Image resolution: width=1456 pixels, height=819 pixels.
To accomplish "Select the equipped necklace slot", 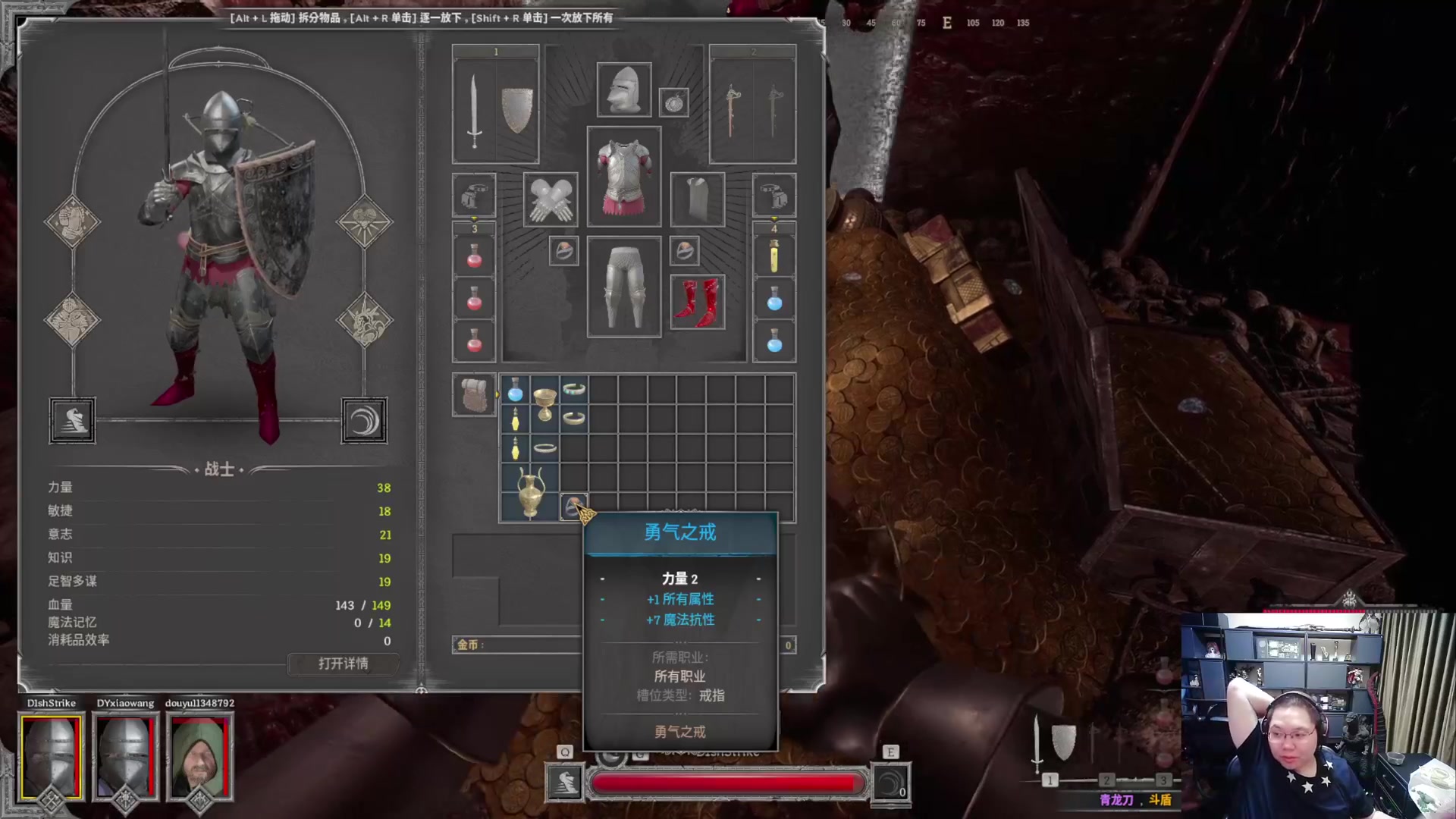I will [673, 102].
